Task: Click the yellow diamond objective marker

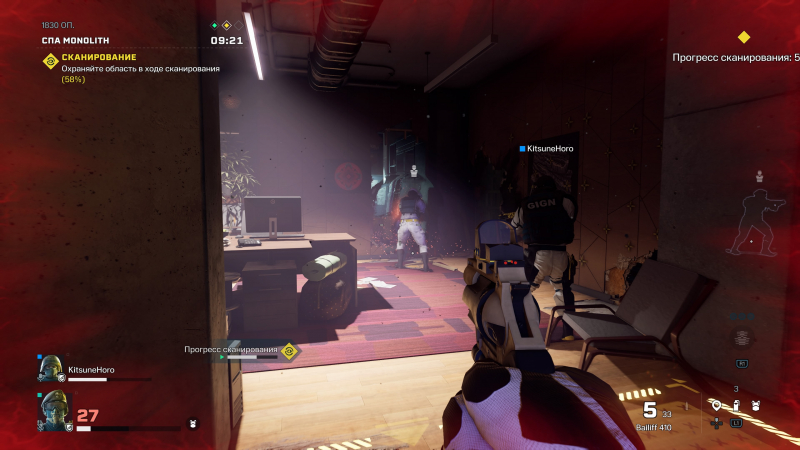Action: pyautogui.click(x=743, y=38)
